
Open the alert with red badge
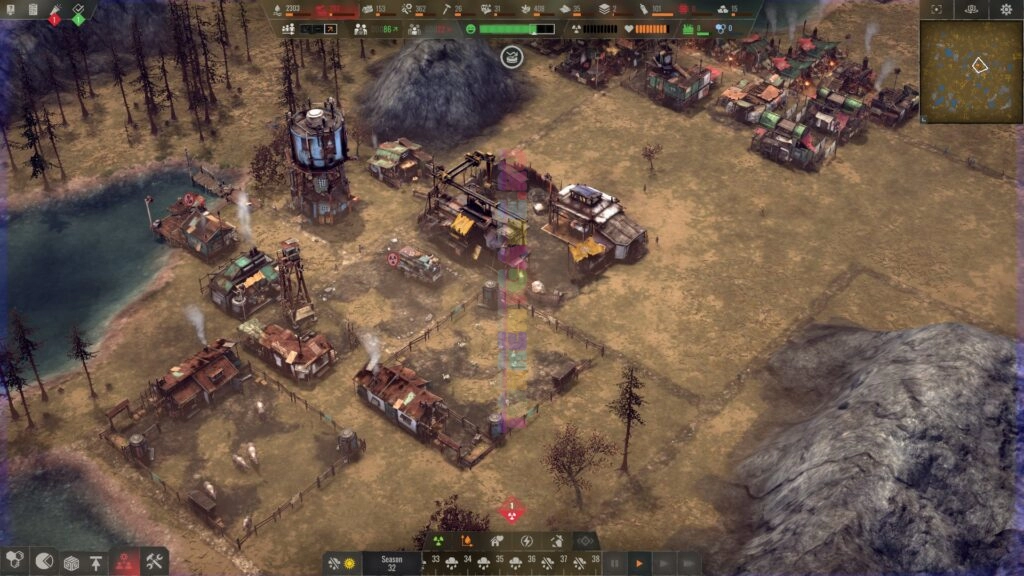pos(54,10)
